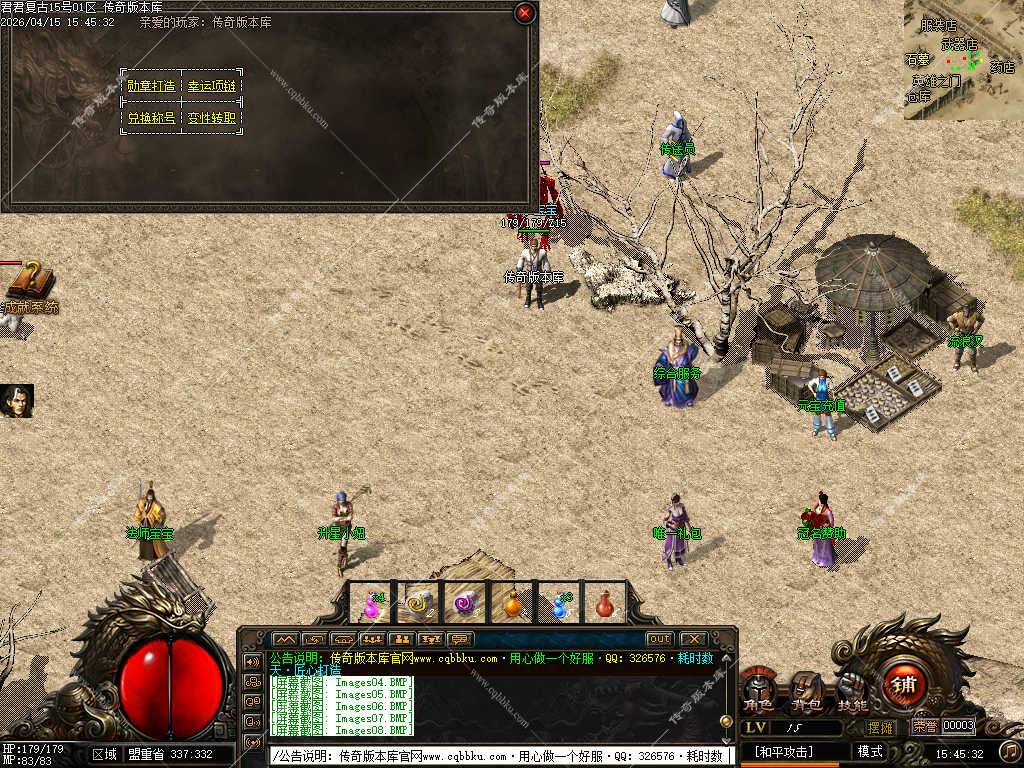Click the 摆摊 stall button
This screenshot has height=768, width=1024.
point(880,727)
